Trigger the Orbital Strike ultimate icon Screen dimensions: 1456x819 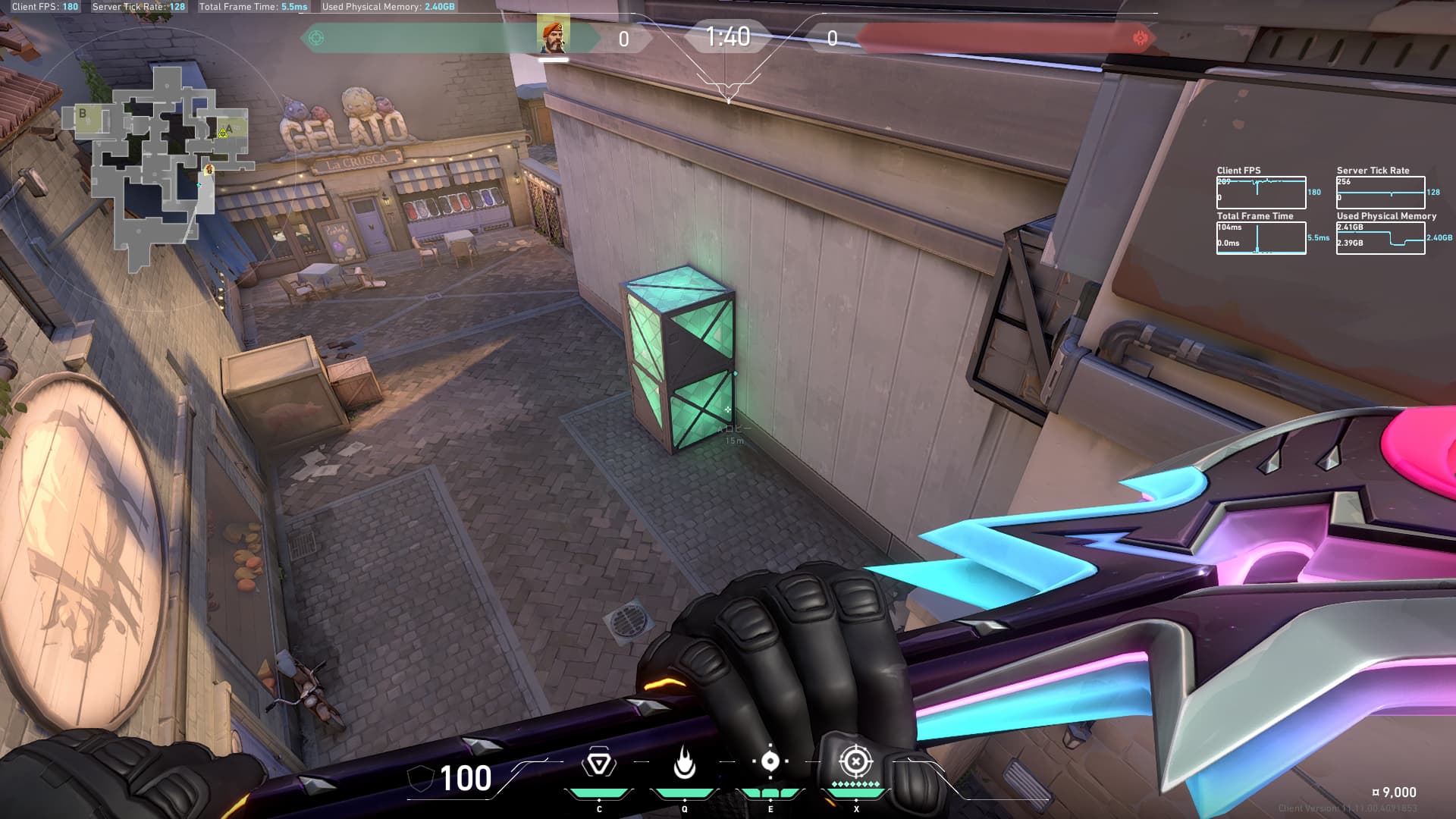coord(855,761)
